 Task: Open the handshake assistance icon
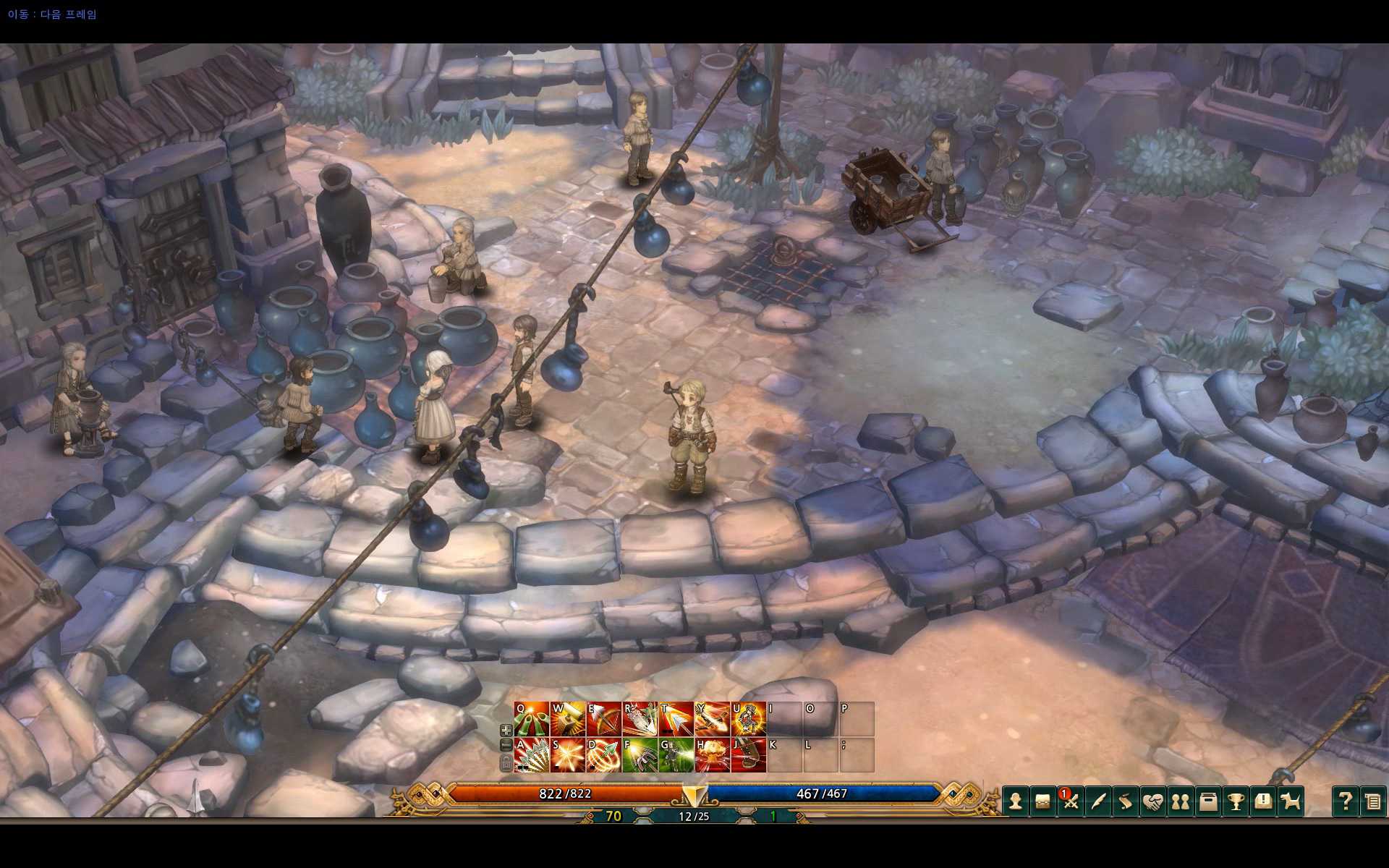tap(1152, 801)
